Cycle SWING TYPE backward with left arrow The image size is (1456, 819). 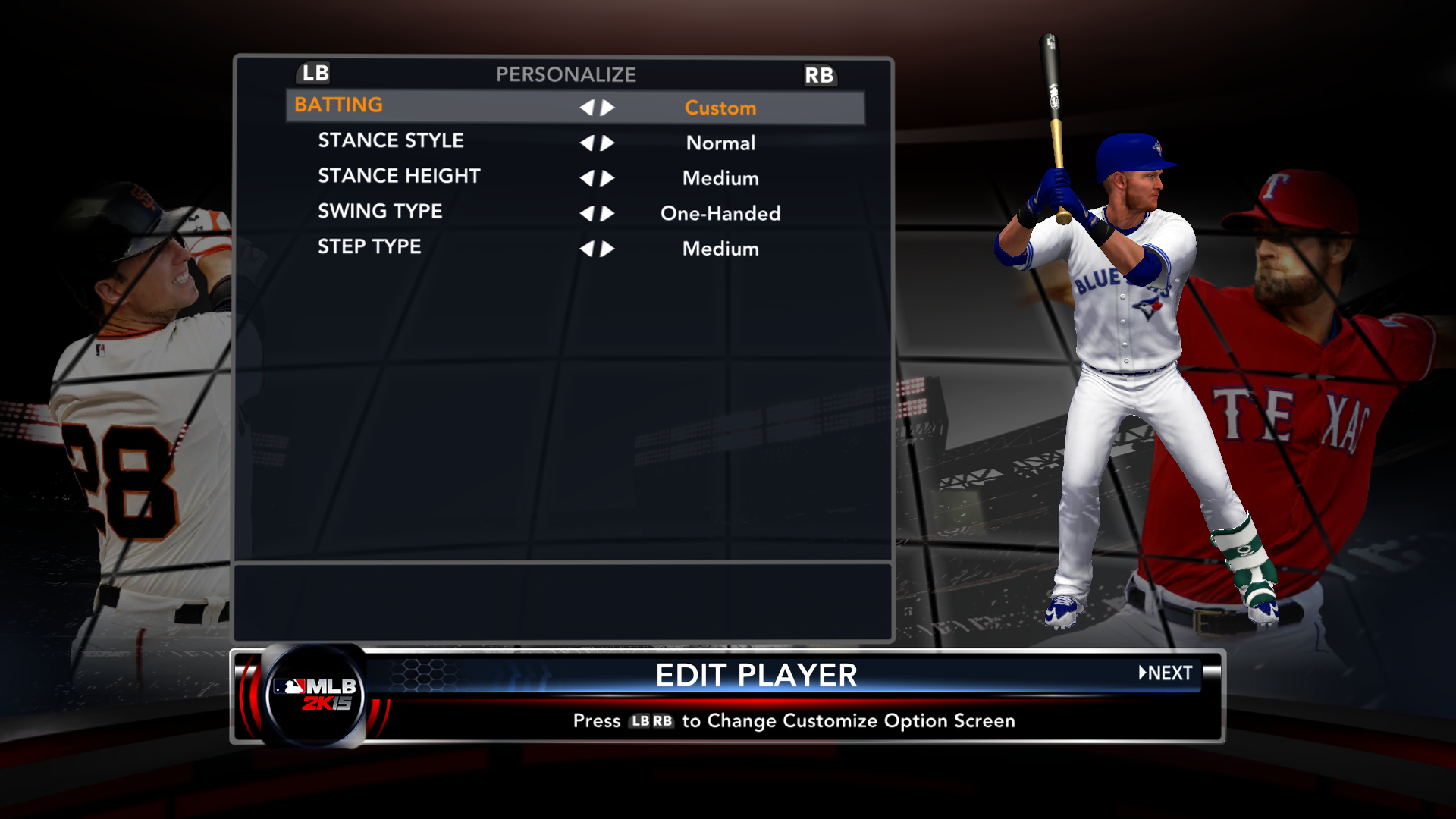tap(587, 214)
